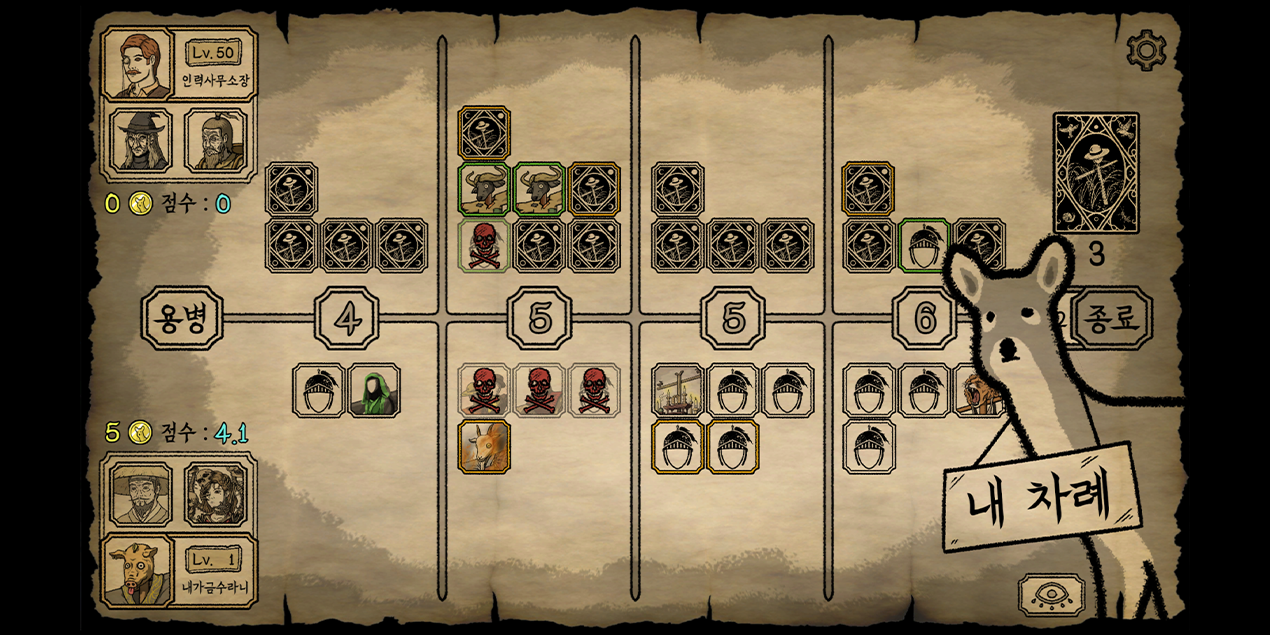End the turn with 종료 button
The image size is (1270, 635).
[1110, 318]
